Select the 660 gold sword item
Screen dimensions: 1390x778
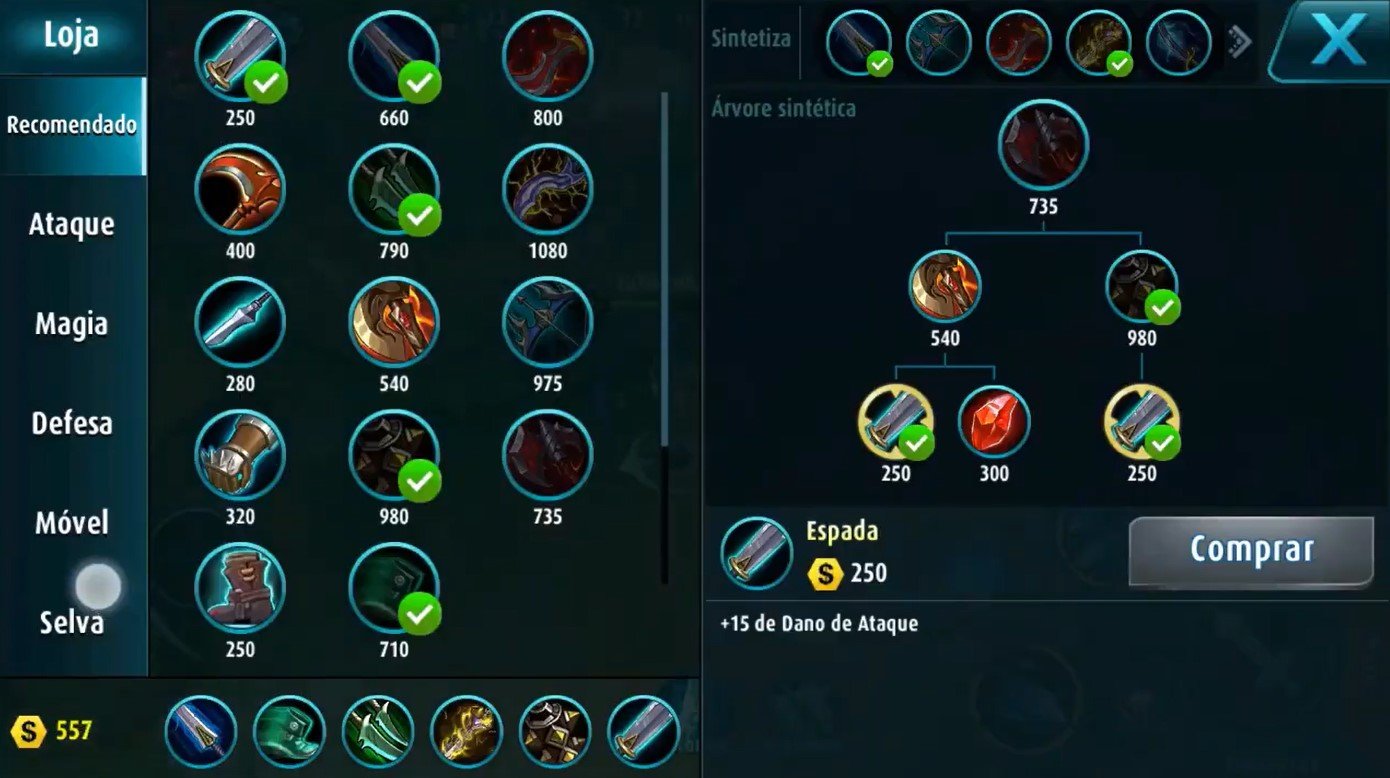click(x=394, y=56)
